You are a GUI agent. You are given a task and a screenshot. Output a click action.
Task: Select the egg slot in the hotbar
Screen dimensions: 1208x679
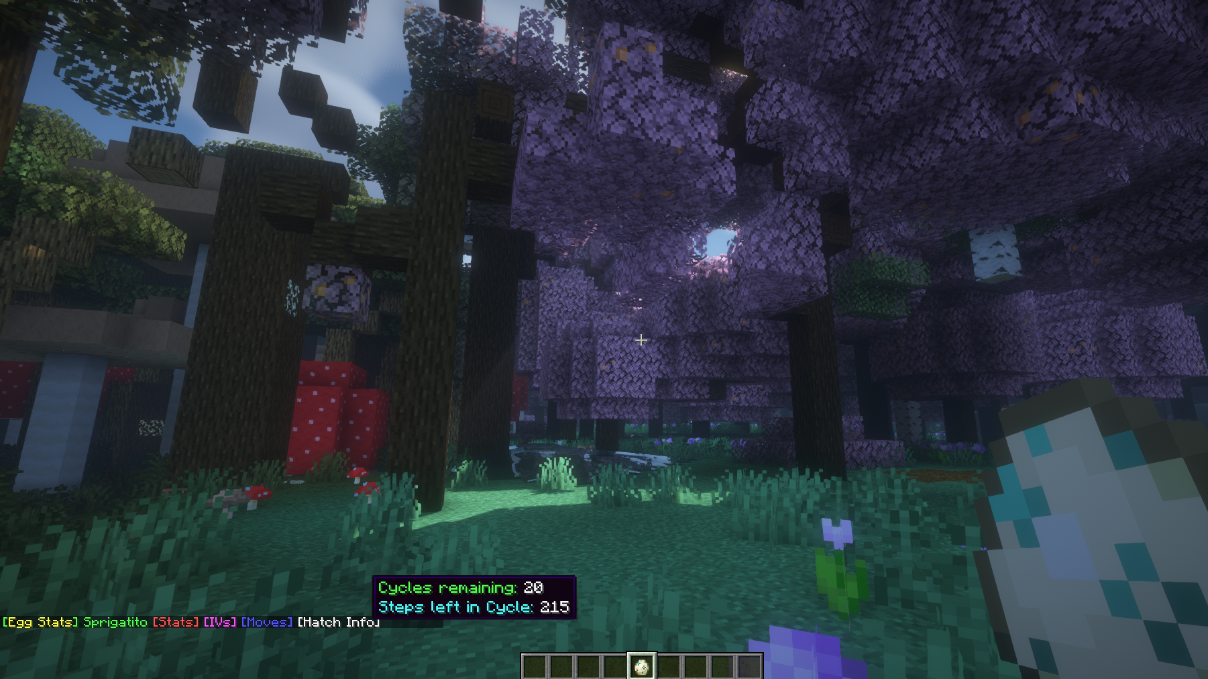(641, 666)
